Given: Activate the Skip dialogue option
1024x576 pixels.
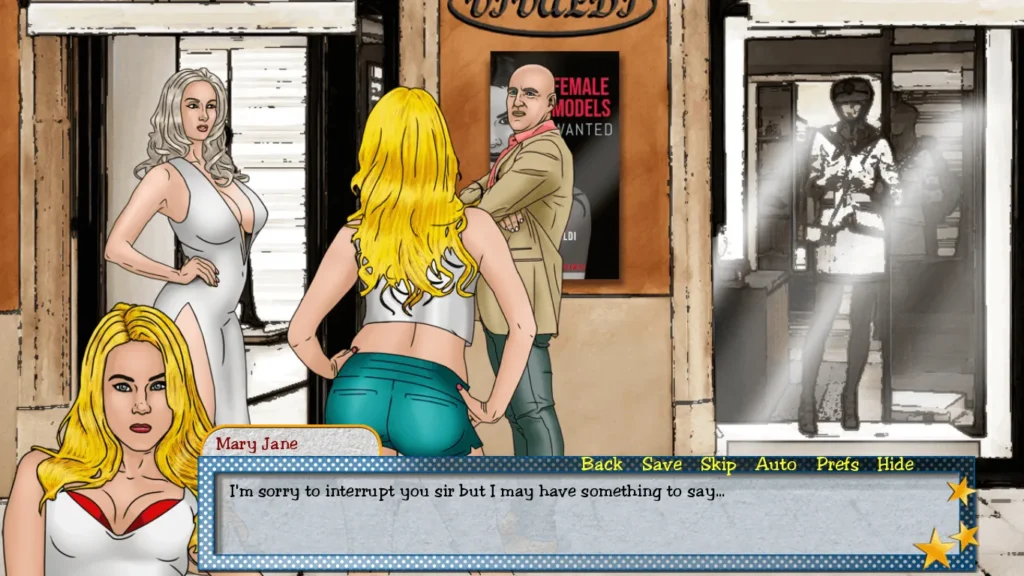Looking at the screenshot, I should click(718, 464).
